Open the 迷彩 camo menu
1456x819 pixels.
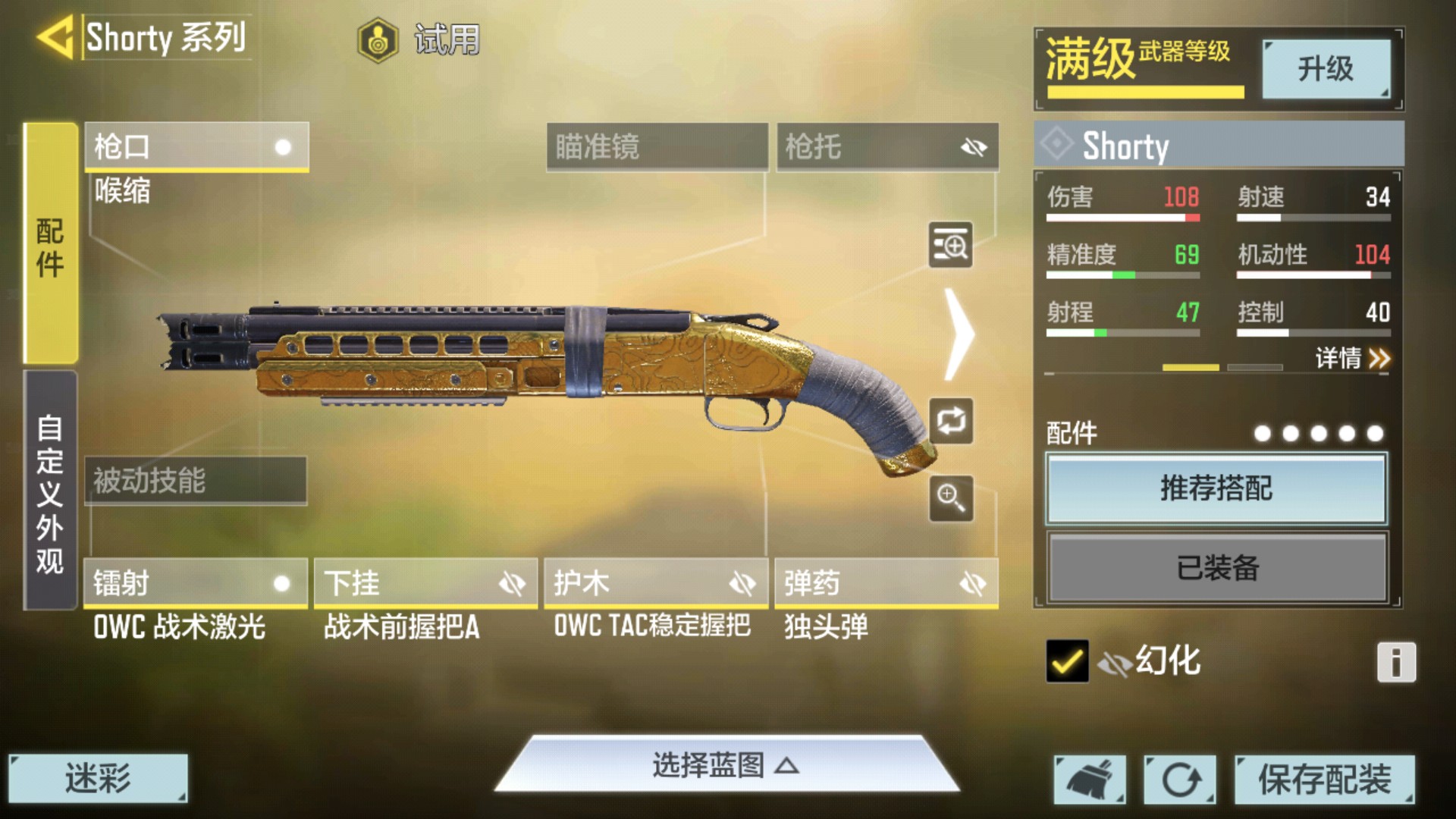[98, 778]
